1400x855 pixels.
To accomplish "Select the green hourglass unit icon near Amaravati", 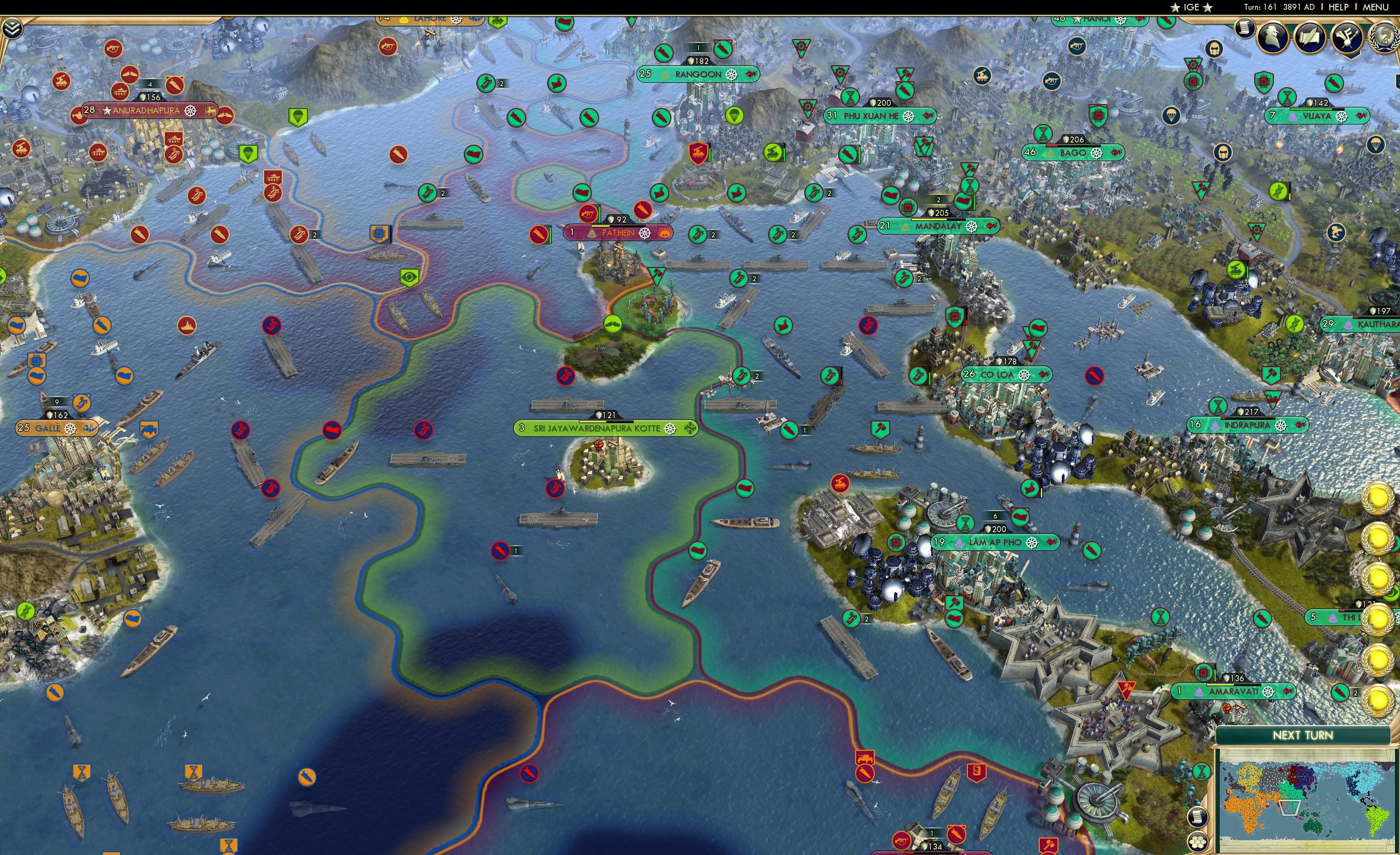I will [1202, 773].
